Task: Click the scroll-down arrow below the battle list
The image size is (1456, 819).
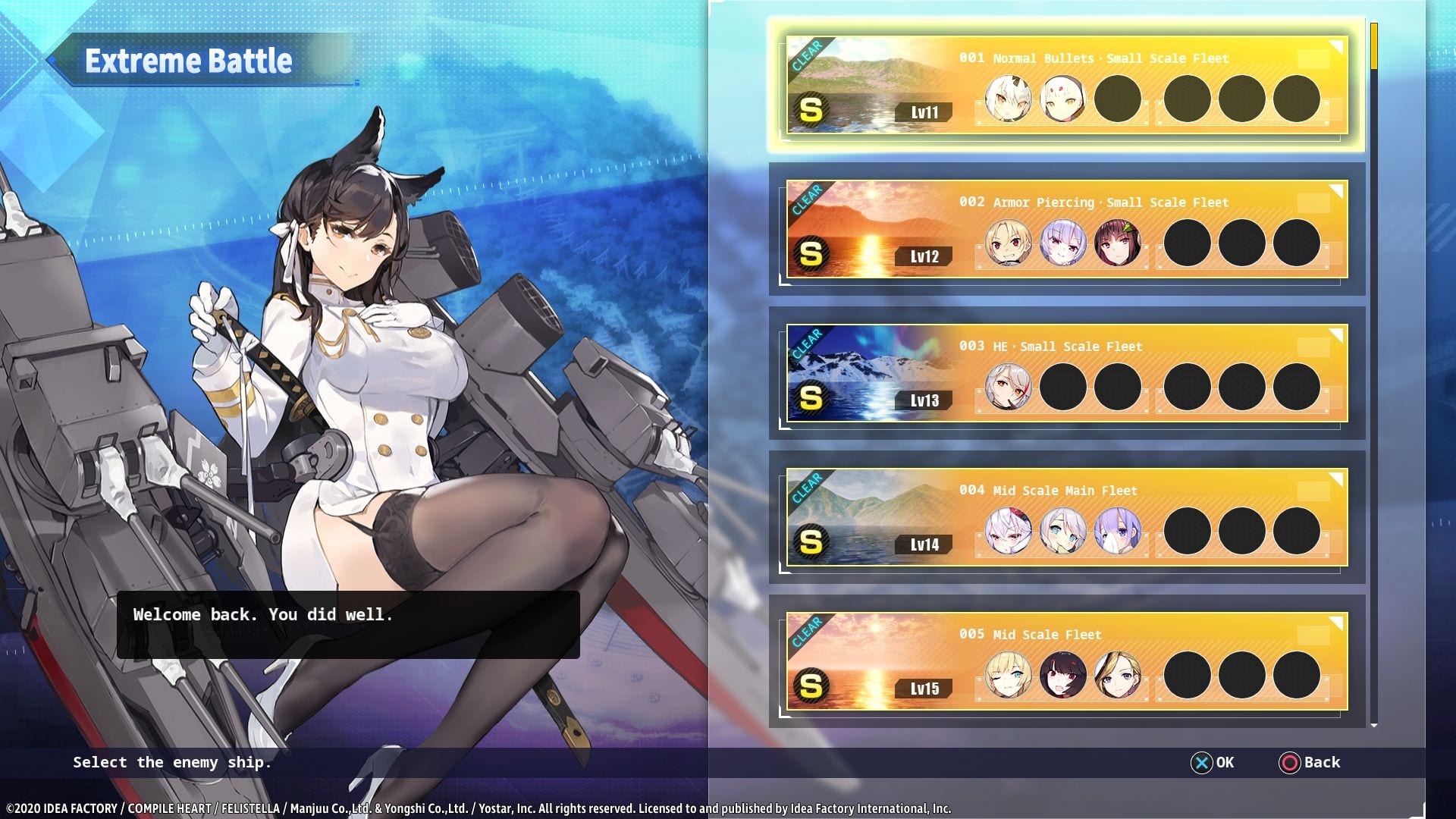Action: click(1374, 726)
